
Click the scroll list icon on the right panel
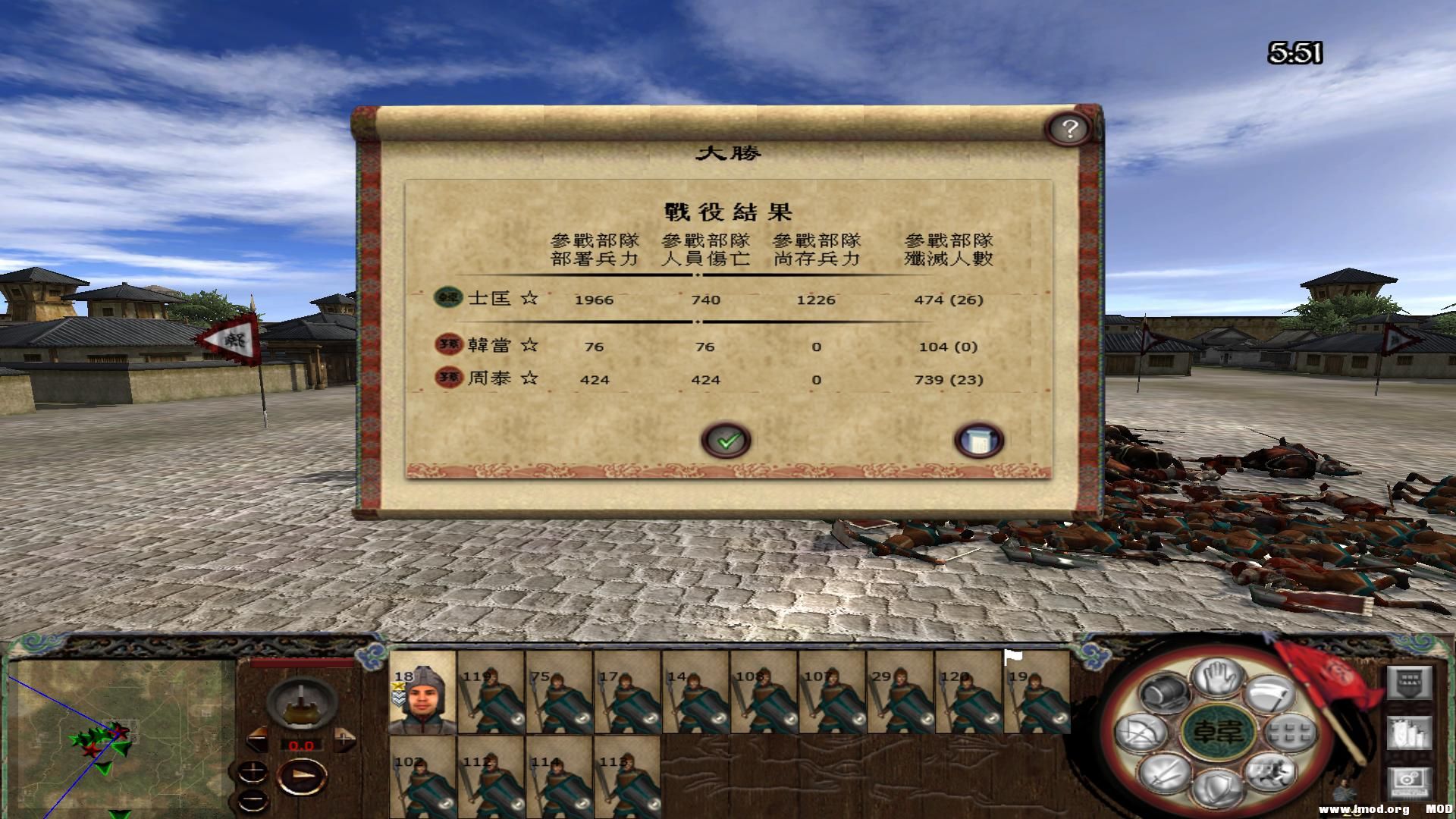point(1410,732)
